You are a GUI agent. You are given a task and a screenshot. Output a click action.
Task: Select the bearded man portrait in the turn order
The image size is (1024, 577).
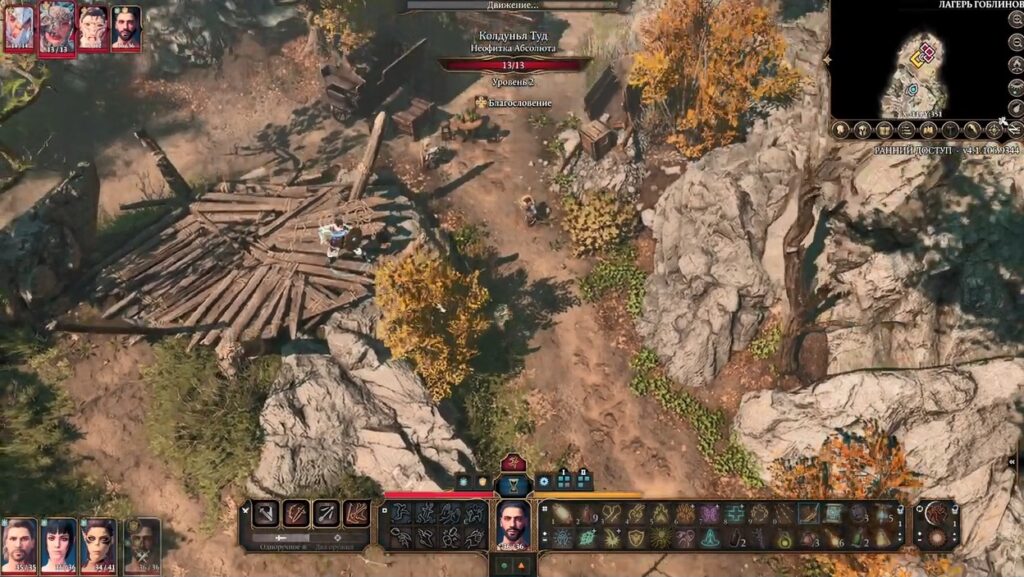coord(126,27)
